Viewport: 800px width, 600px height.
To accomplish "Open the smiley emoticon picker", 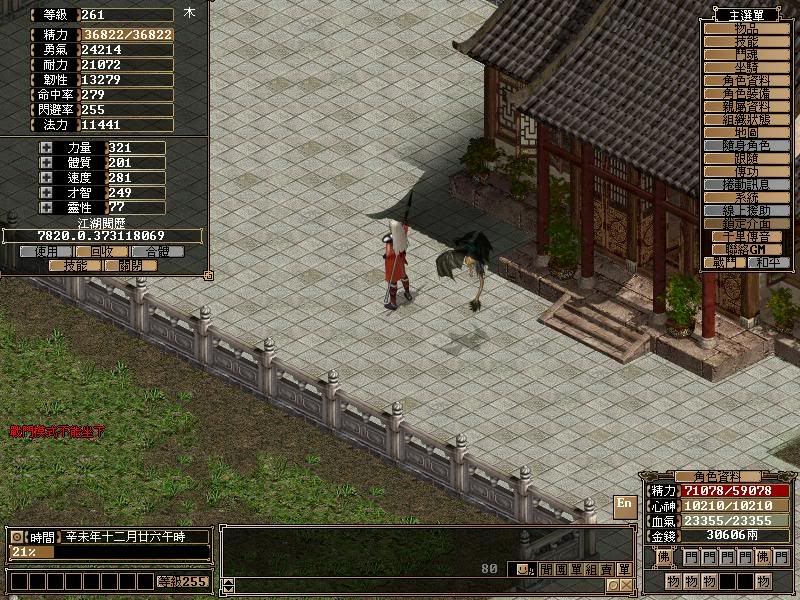I will point(523,569).
